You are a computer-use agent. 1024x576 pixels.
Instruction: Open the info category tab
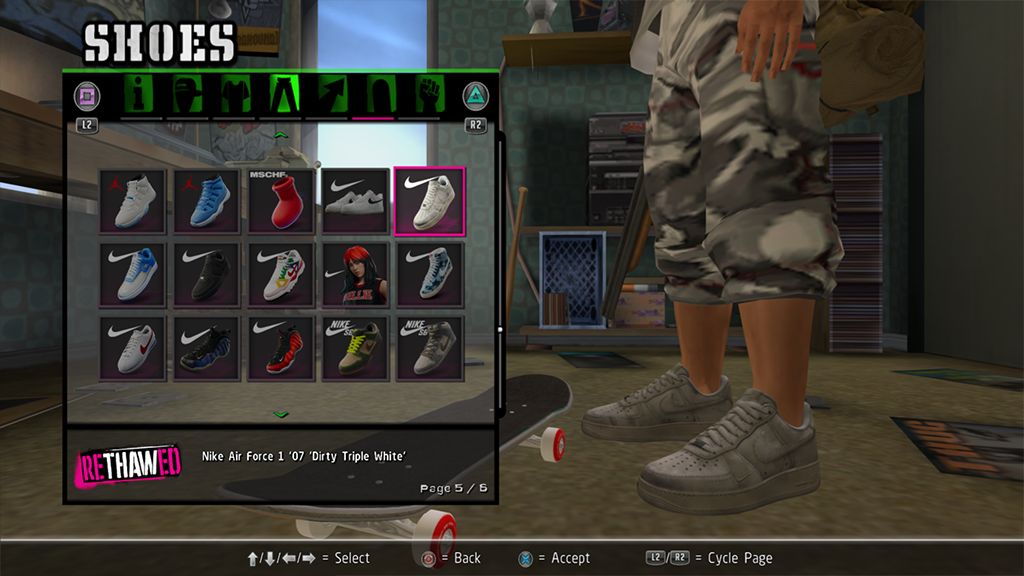[x=140, y=95]
